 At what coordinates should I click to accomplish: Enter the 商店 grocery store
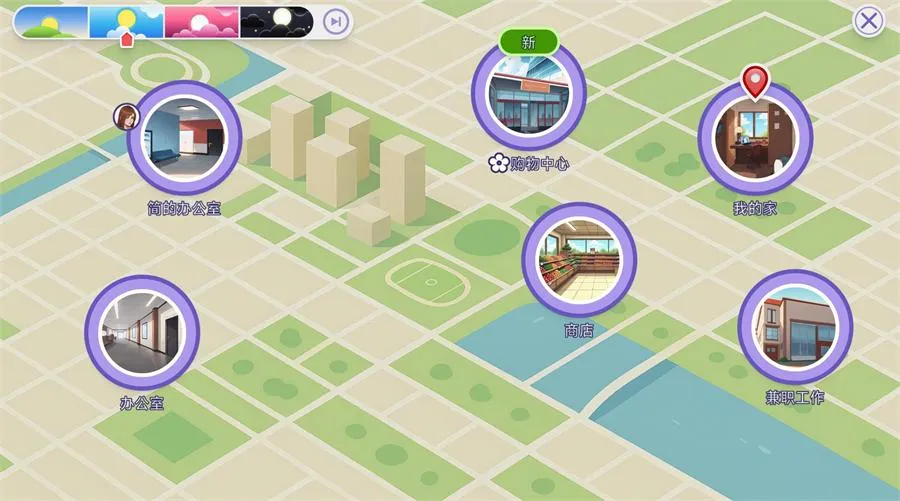(579, 260)
